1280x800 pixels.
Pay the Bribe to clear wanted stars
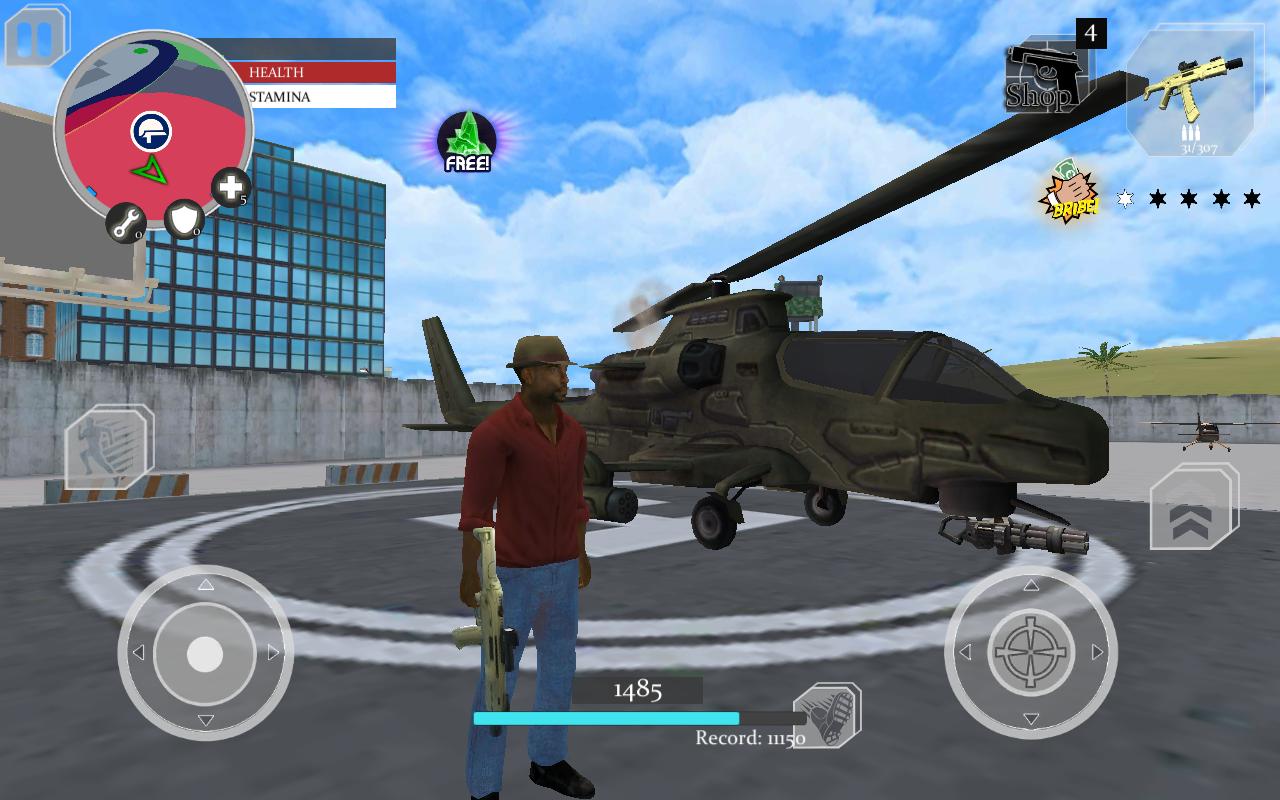[1070, 195]
